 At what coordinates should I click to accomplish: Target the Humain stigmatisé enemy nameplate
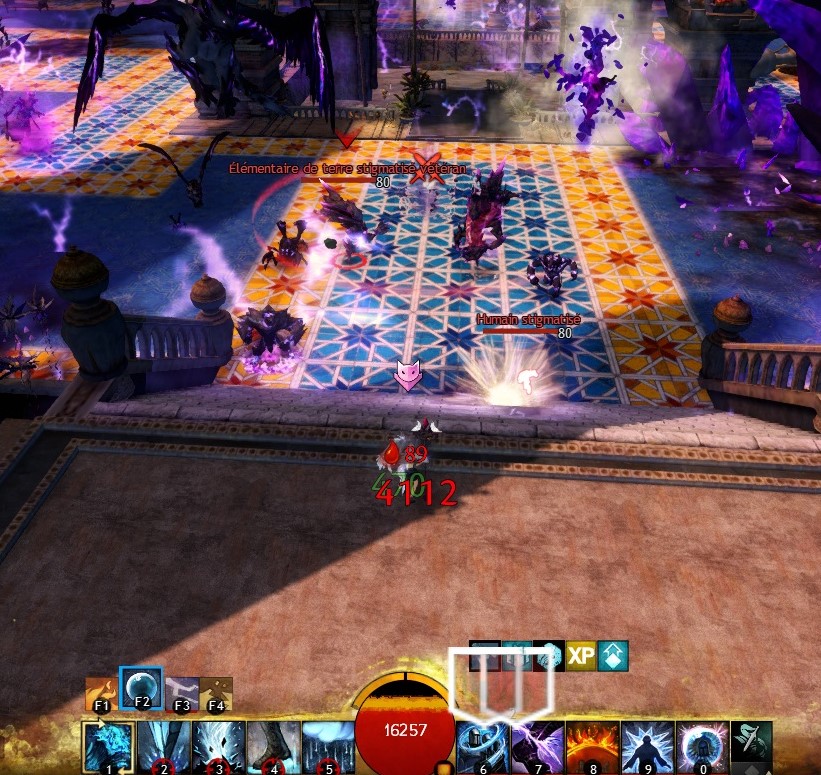click(x=528, y=320)
